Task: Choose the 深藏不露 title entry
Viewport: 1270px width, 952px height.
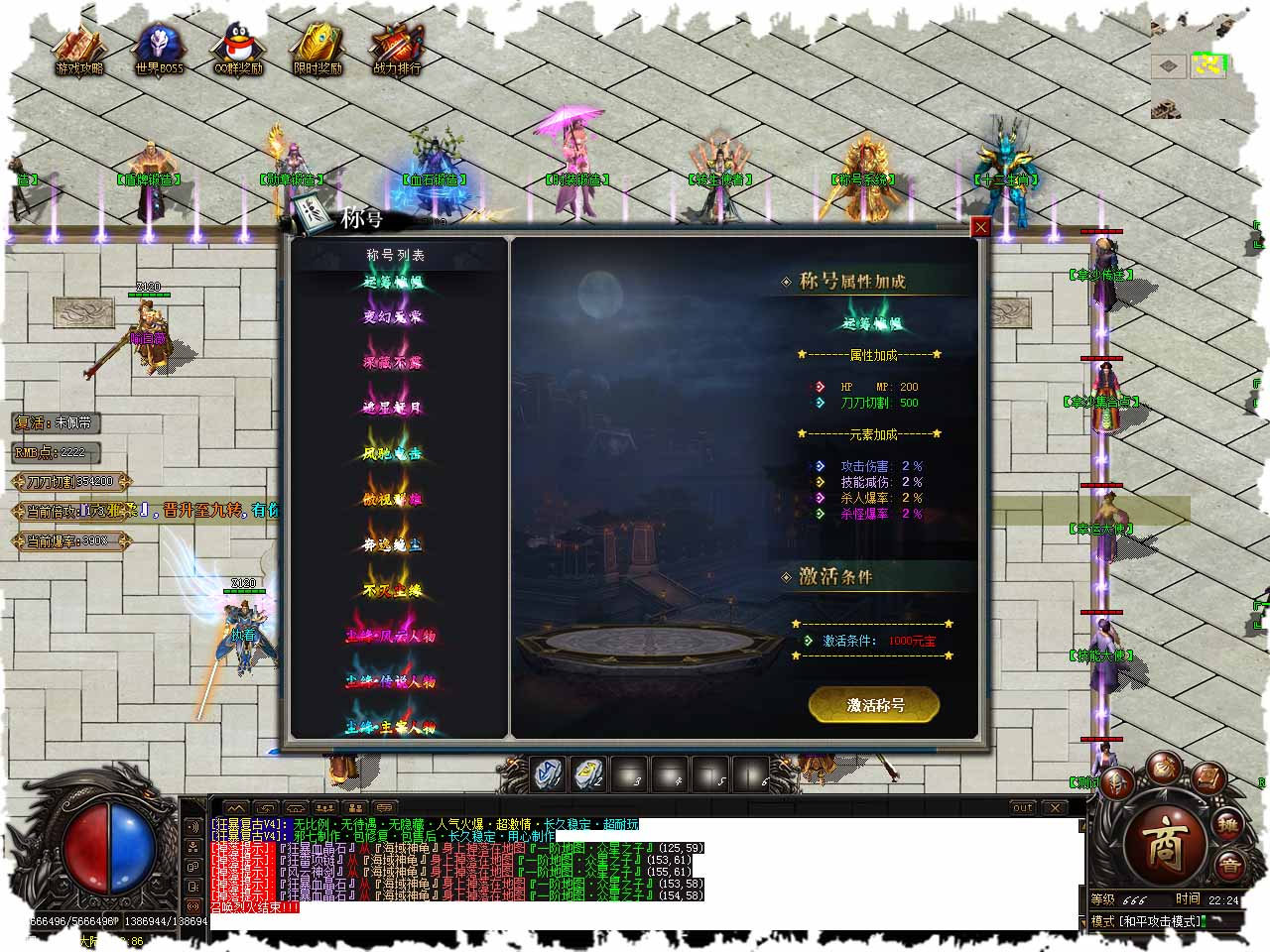Action: [x=392, y=362]
